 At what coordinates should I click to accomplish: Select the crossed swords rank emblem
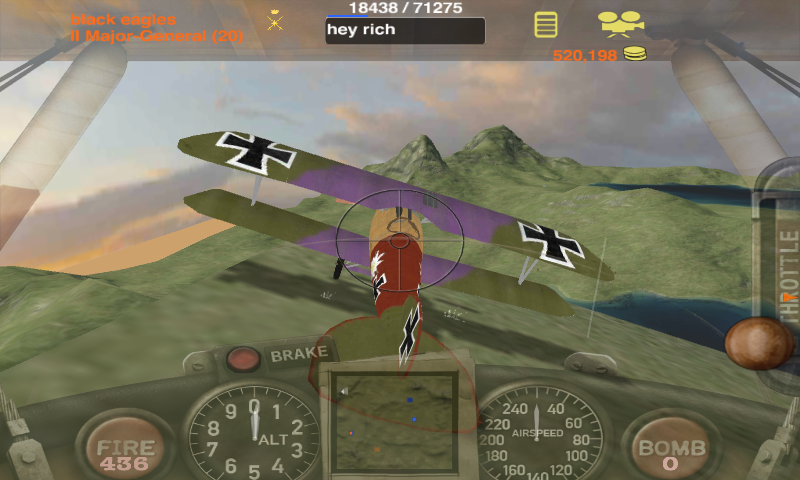(x=275, y=21)
